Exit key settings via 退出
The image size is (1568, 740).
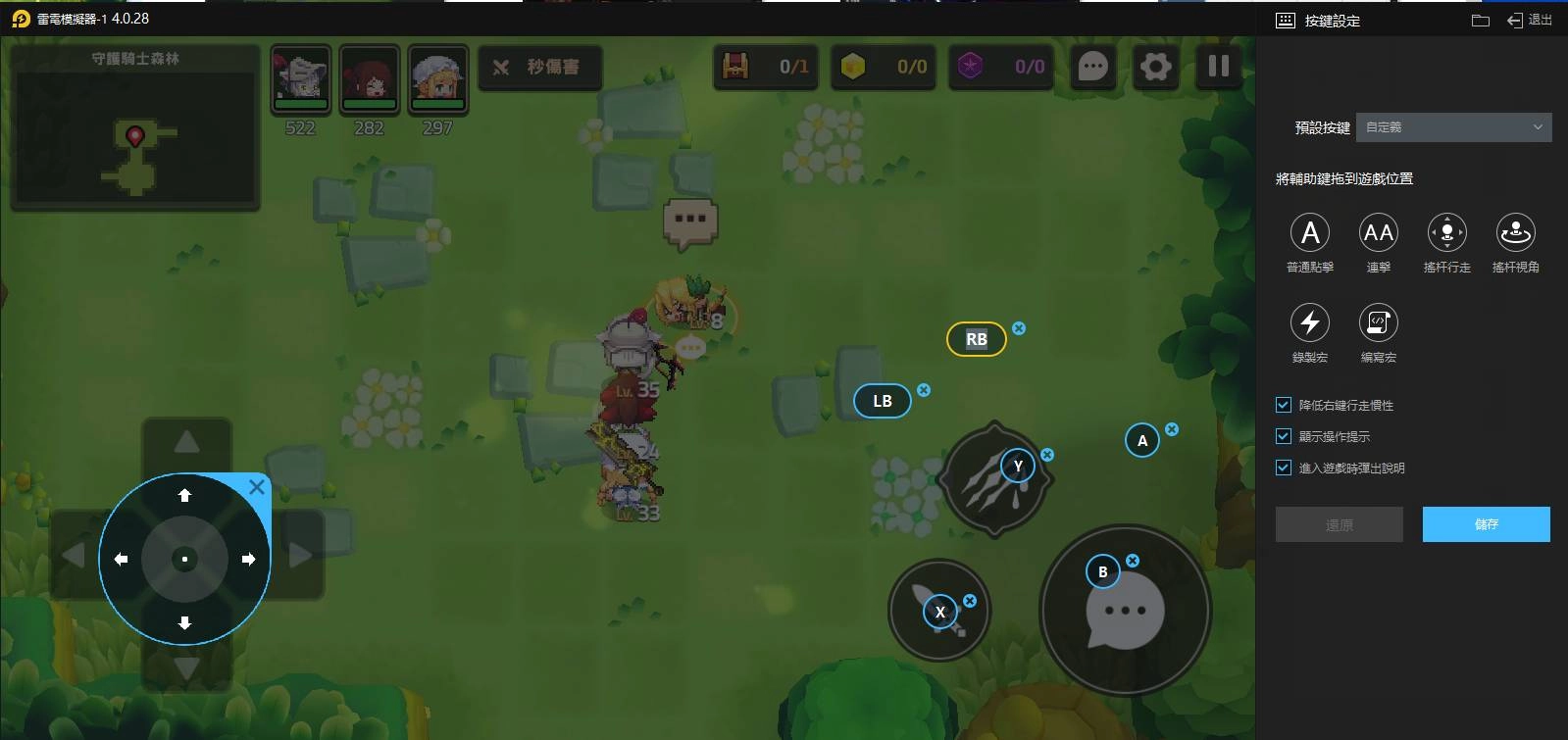coord(1530,19)
